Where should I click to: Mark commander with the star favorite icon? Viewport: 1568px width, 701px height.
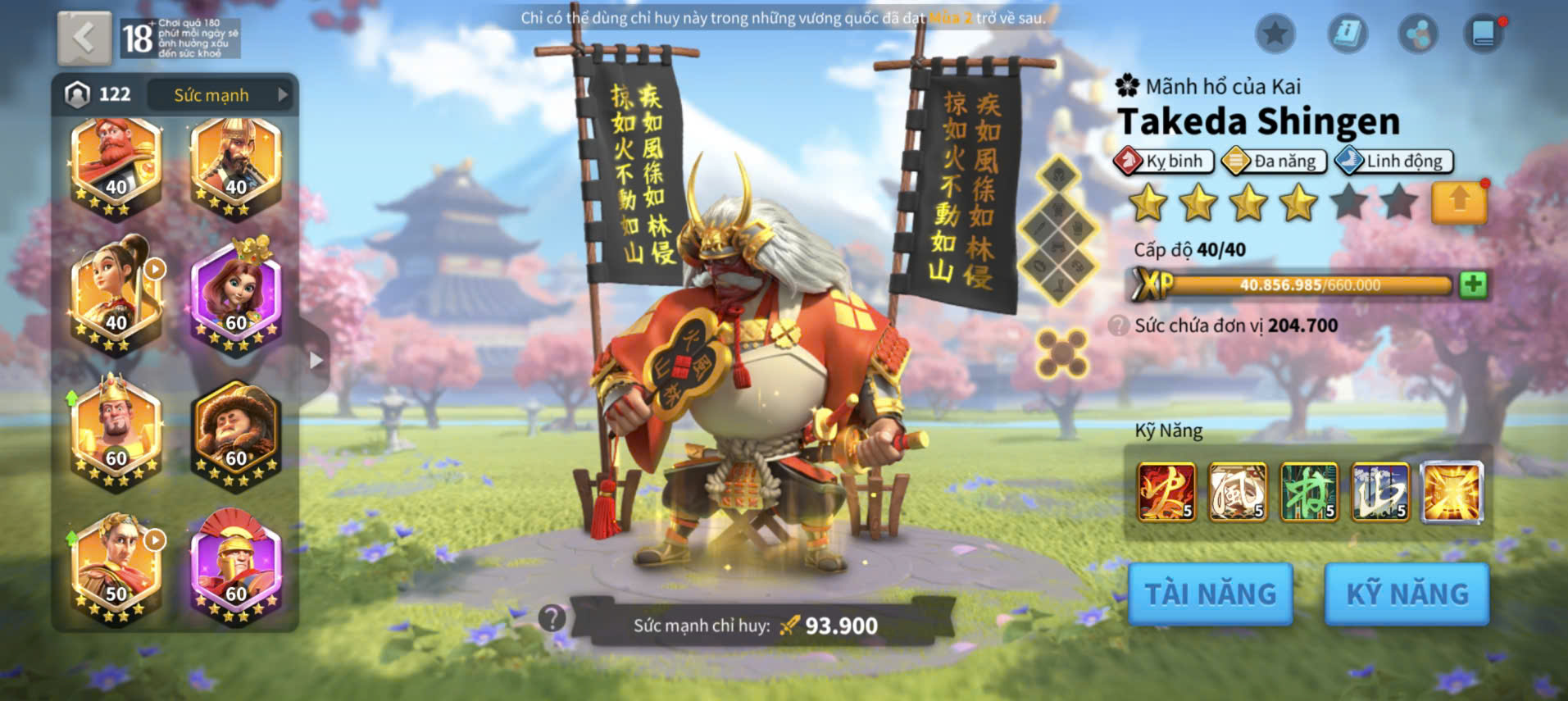coord(1275,34)
